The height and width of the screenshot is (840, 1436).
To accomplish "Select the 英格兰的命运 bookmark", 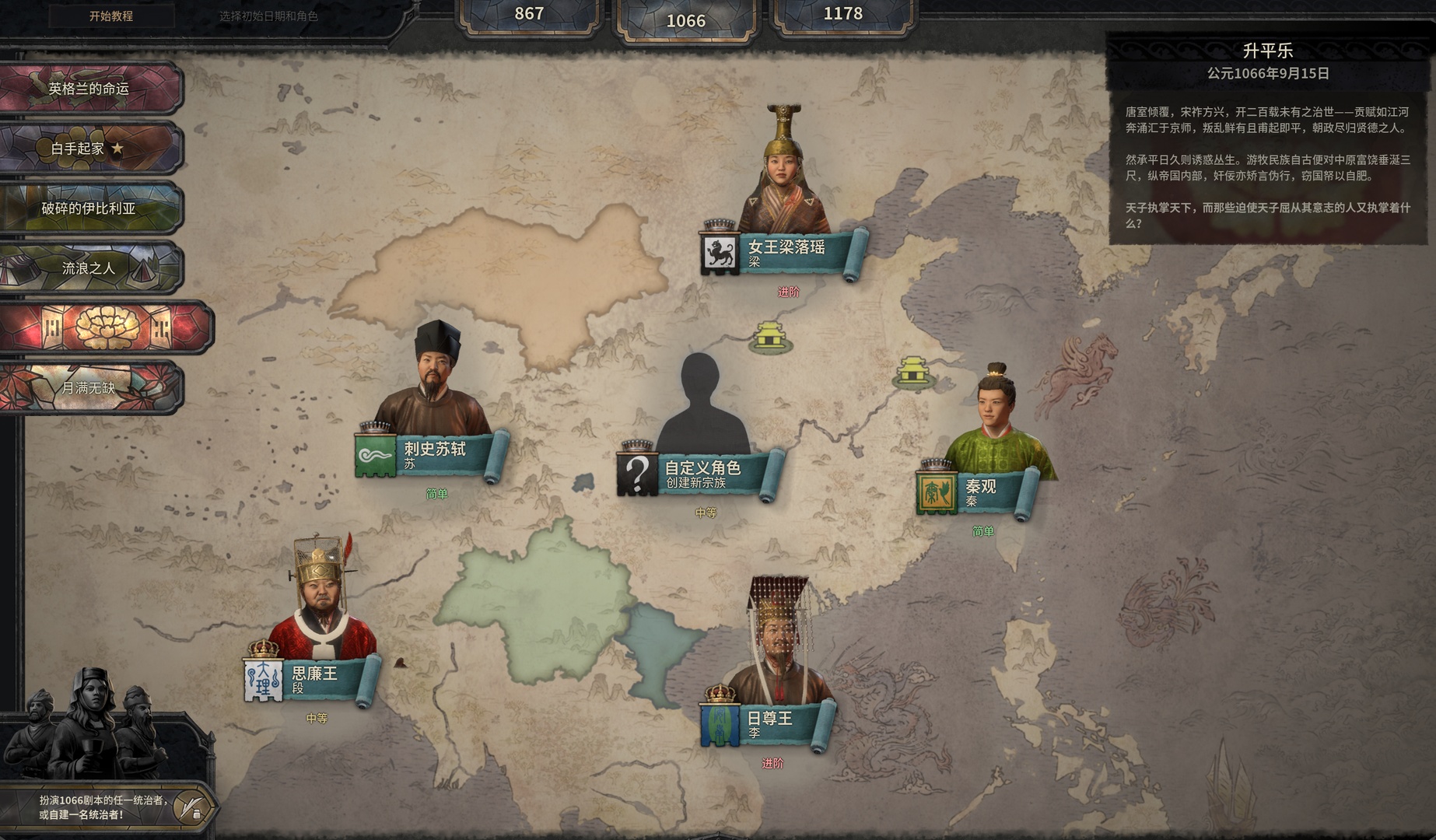I will [x=89, y=89].
